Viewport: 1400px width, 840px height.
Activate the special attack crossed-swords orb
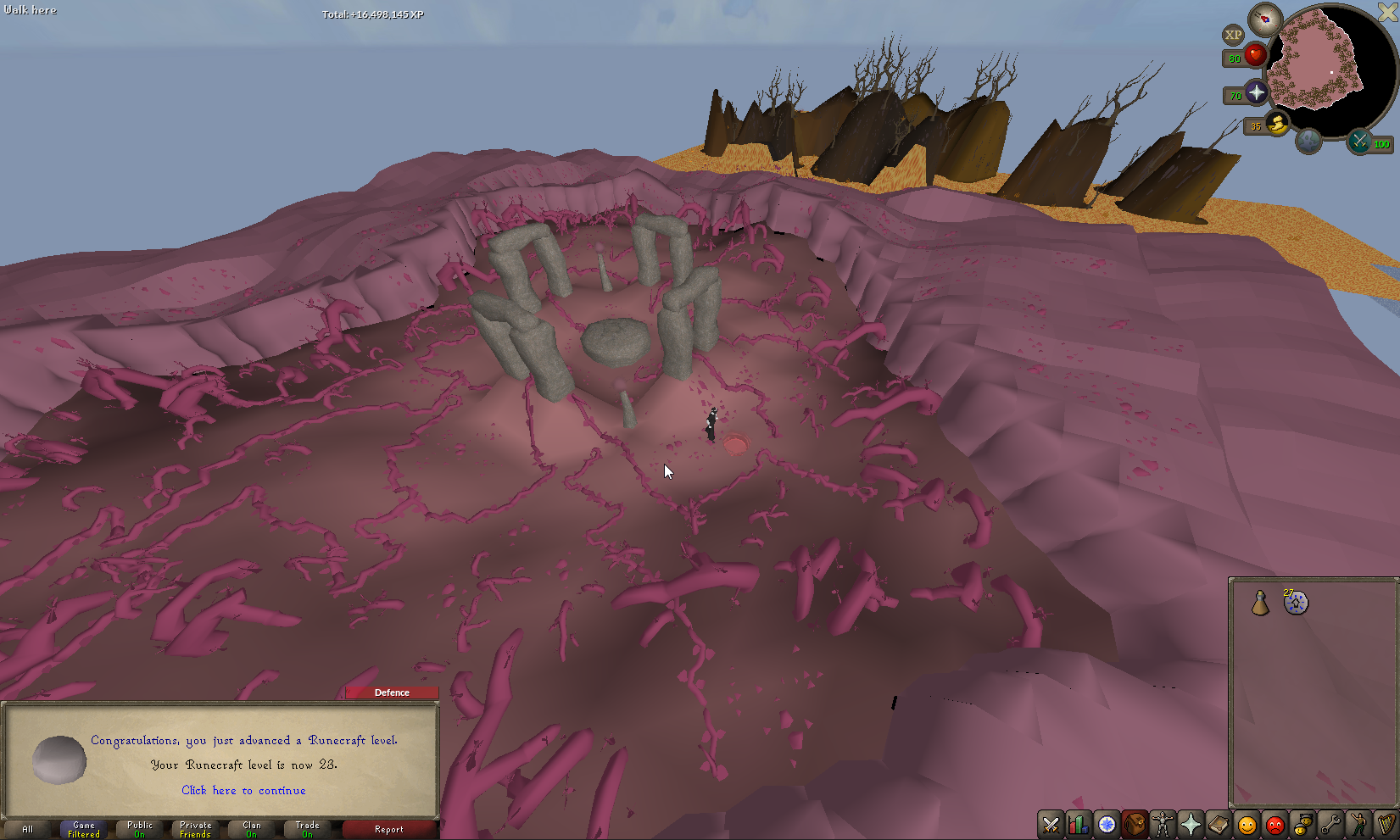coord(1360,141)
